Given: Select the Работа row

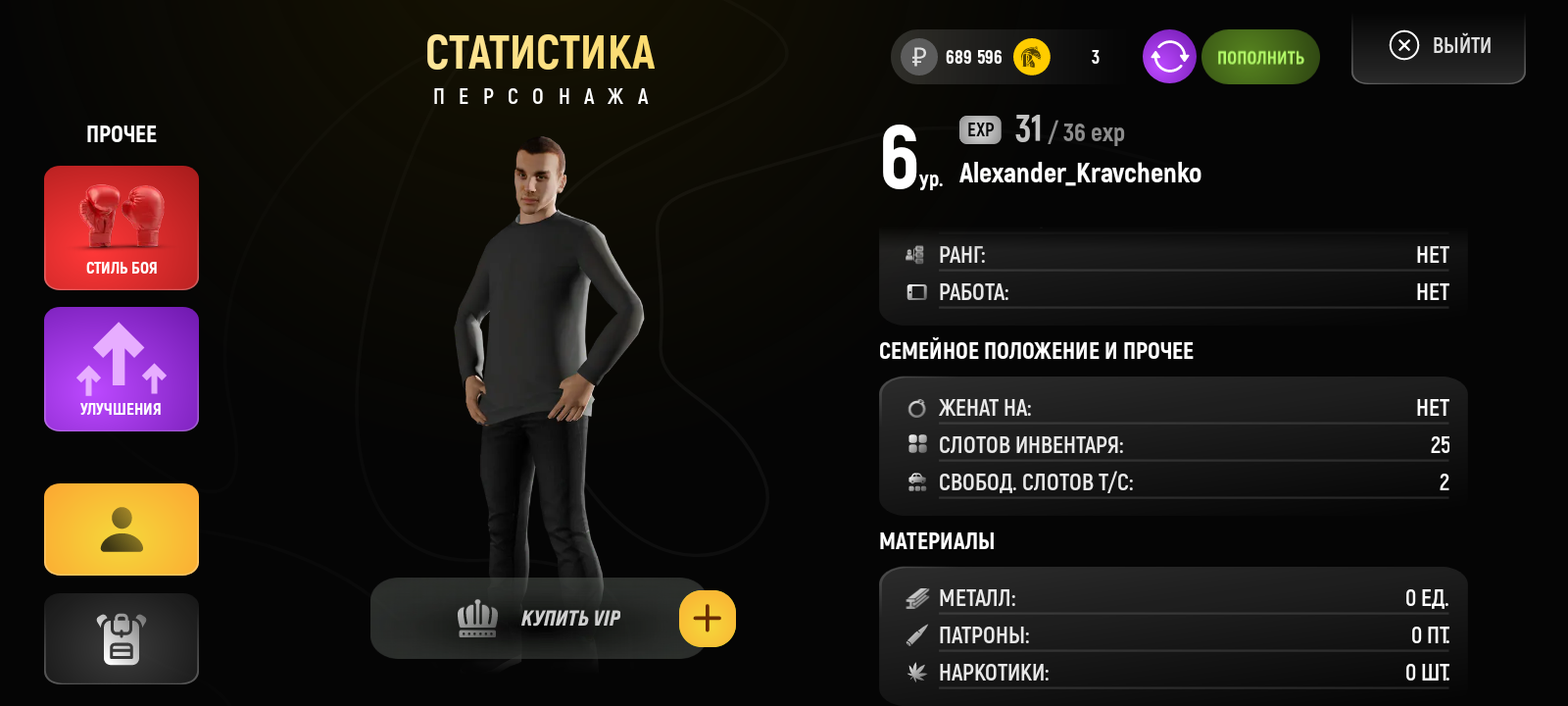Looking at the screenshot, I should (1176, 292).
